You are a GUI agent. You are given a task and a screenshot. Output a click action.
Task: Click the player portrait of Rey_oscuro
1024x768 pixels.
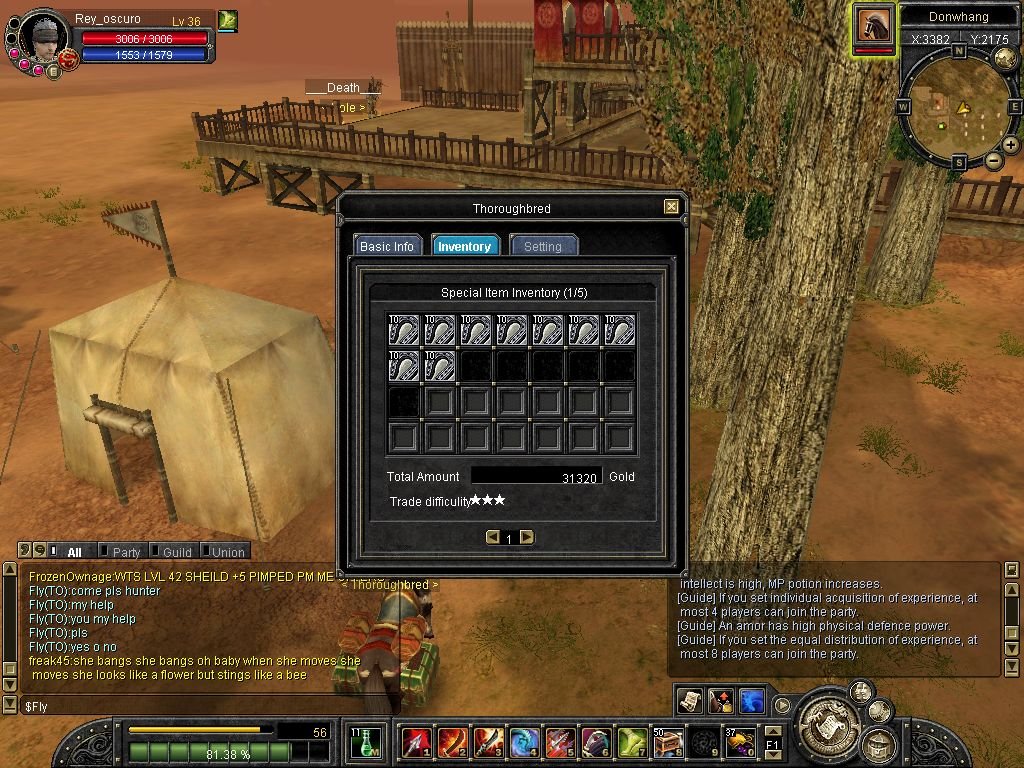(x=44, y=38)
